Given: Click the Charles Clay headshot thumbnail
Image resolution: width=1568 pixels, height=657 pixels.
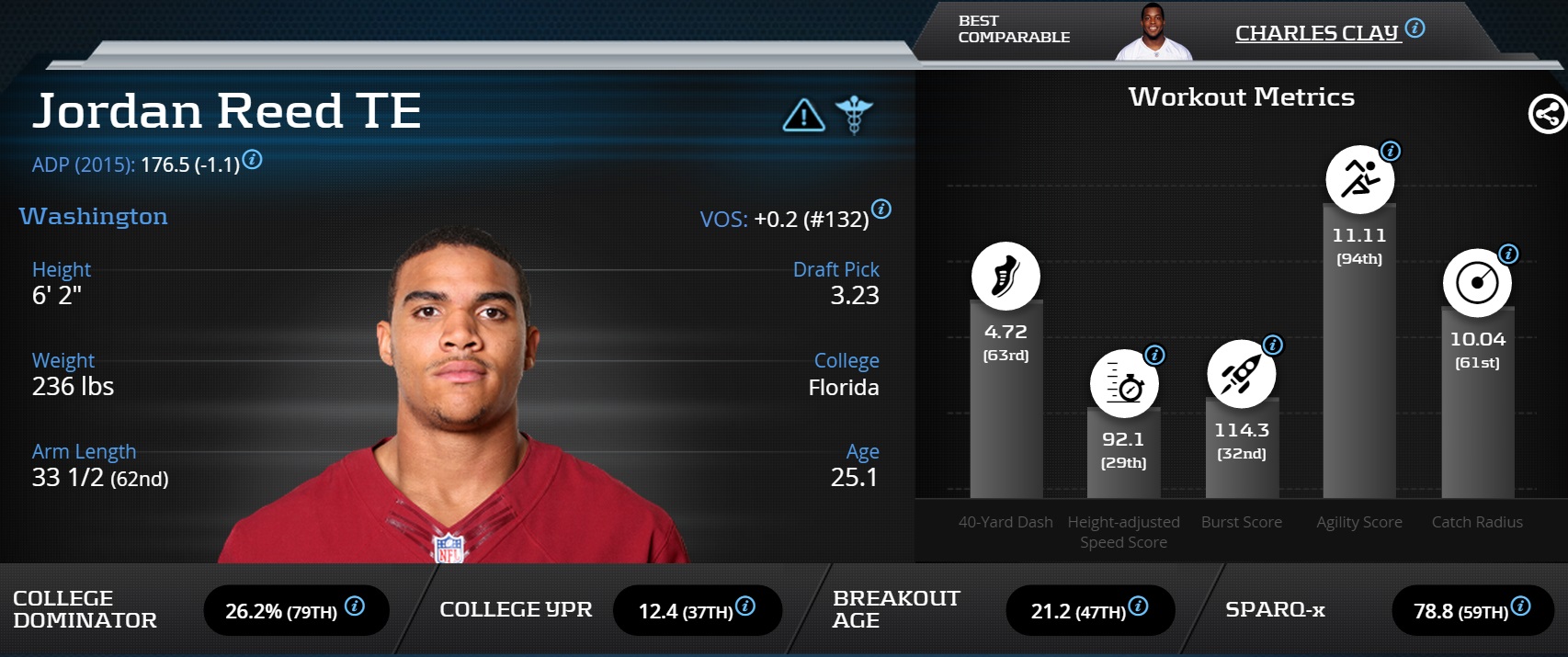Looking at the screenshot, I should coord(1153,33).
